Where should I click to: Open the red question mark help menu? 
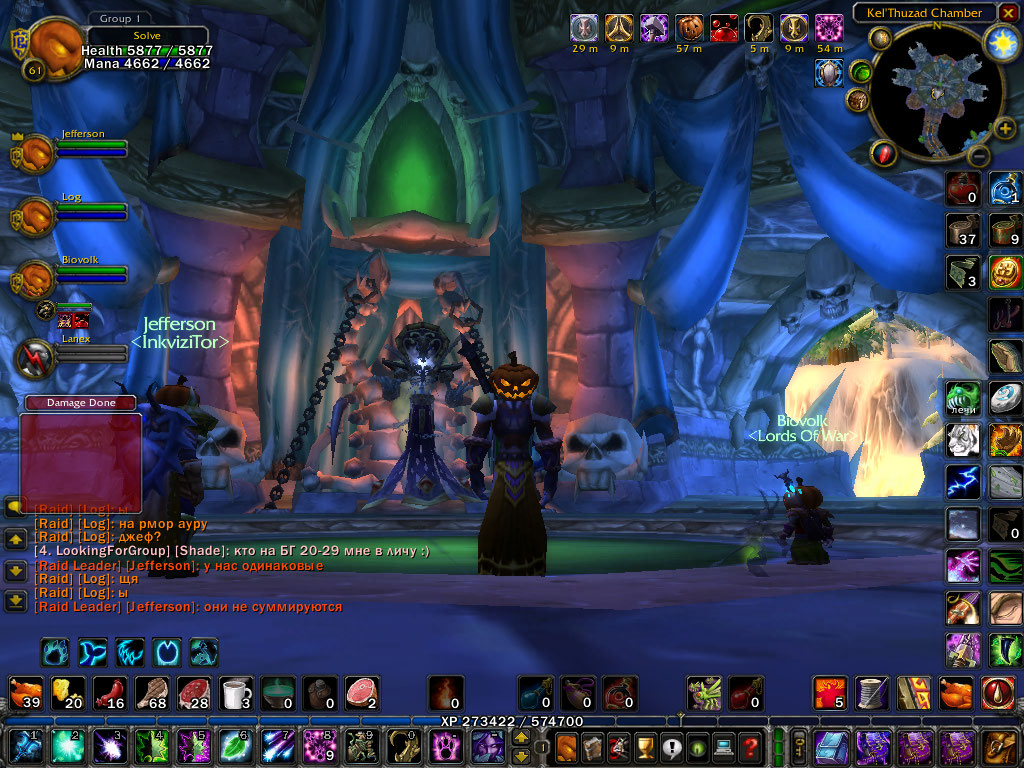click(x=750, y=746)
